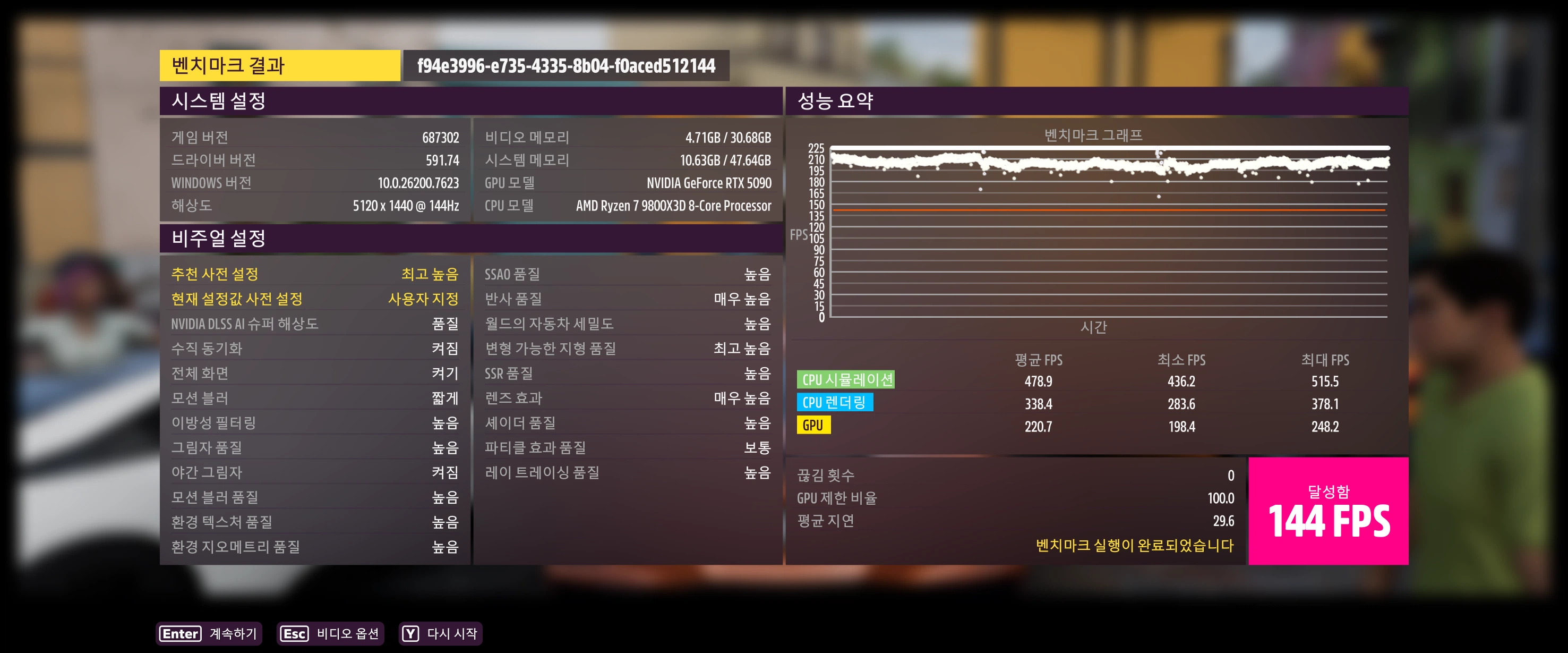This screenshot has width=1568, height=653.
Task: Open the NVIDIA DLSS AI 슈퍼 해상도 option
Action: pos(314,324)
